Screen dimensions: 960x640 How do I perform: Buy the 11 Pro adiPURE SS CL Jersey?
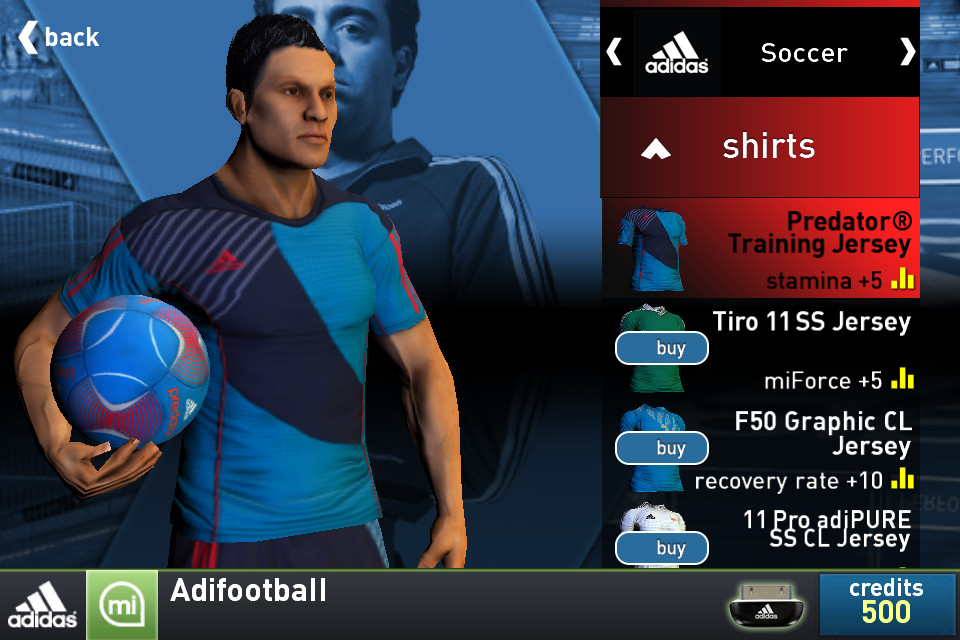[662, 547]
